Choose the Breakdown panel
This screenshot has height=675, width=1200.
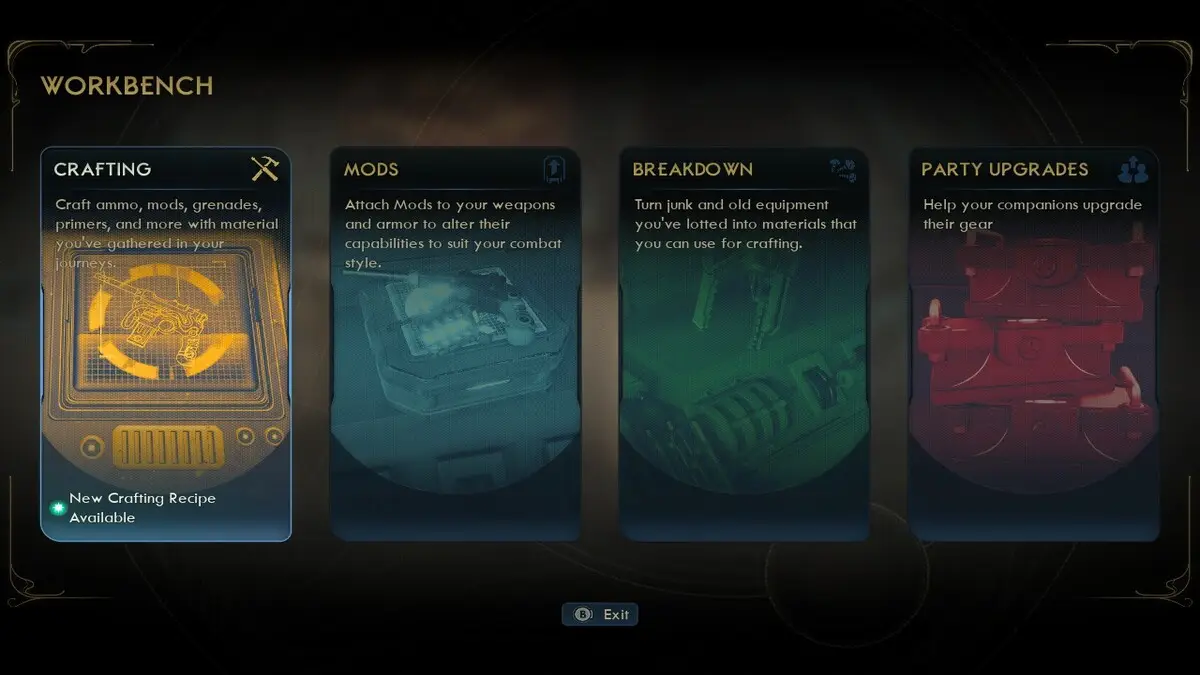pyautogui.click(x=744, y=345)
